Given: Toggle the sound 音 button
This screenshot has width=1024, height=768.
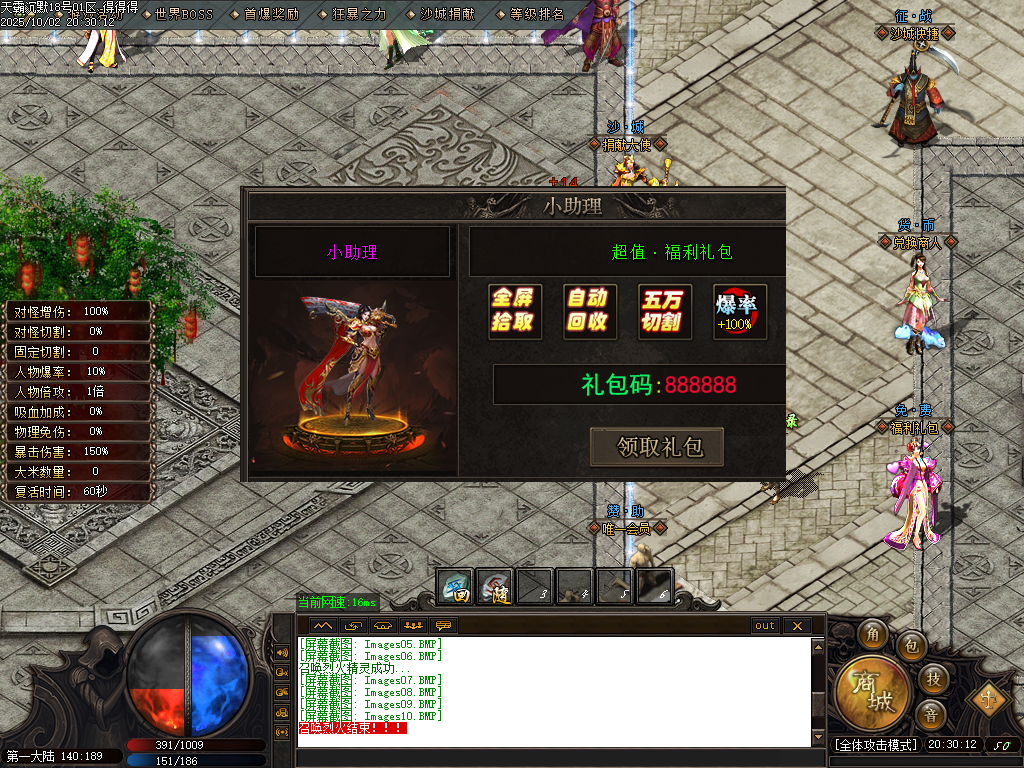Looking at the screenshot, I should coord(930,714).
